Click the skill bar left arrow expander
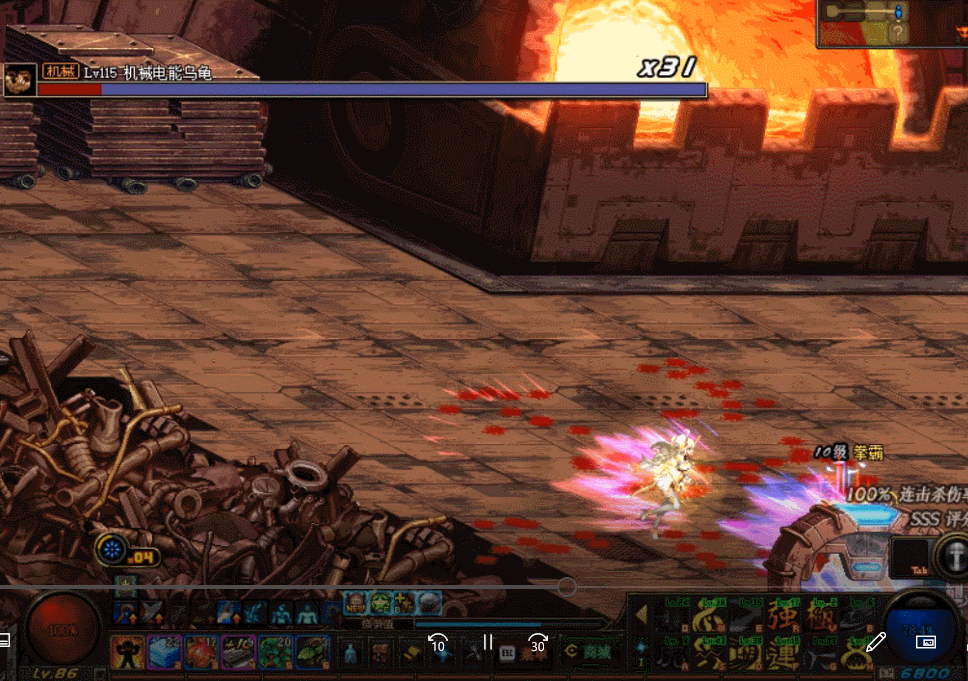 pos(641,613)
